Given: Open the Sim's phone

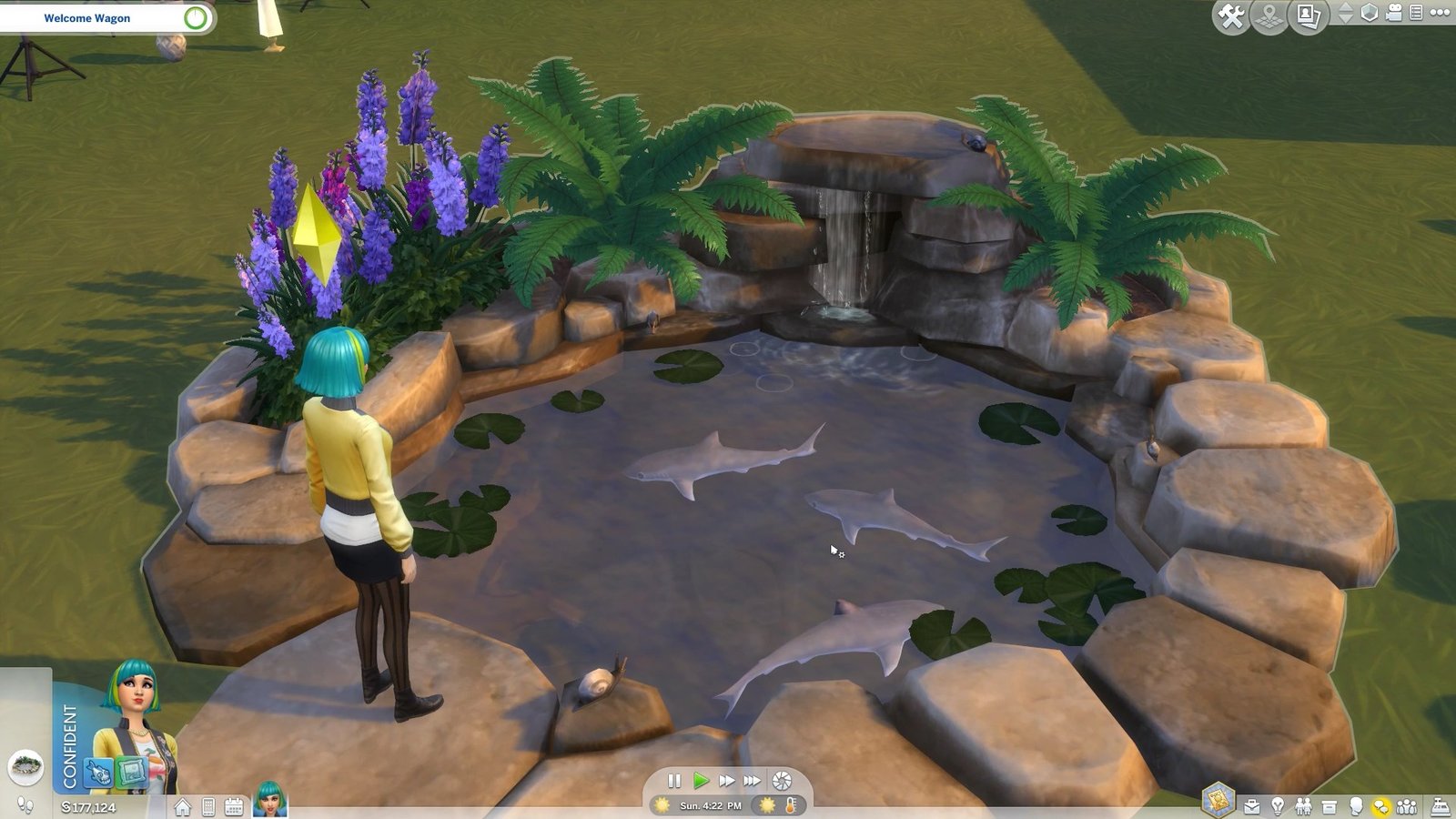Looking at the screenshot, I should [208, 807].
